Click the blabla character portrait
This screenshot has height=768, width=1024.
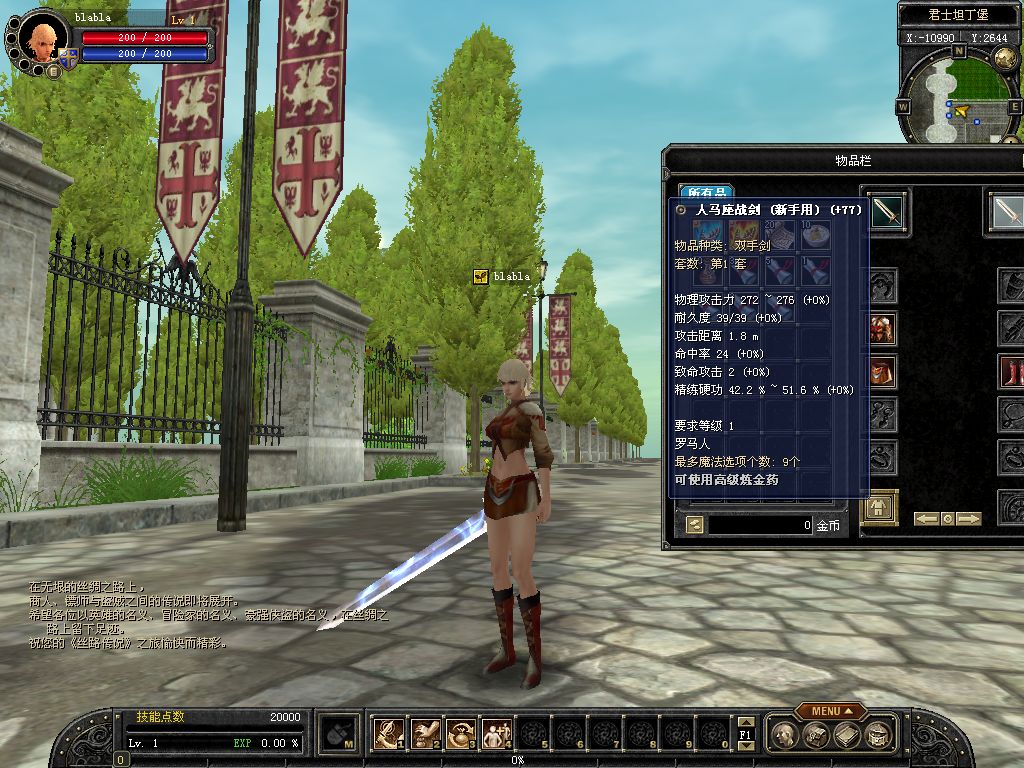tap(41, 39)
